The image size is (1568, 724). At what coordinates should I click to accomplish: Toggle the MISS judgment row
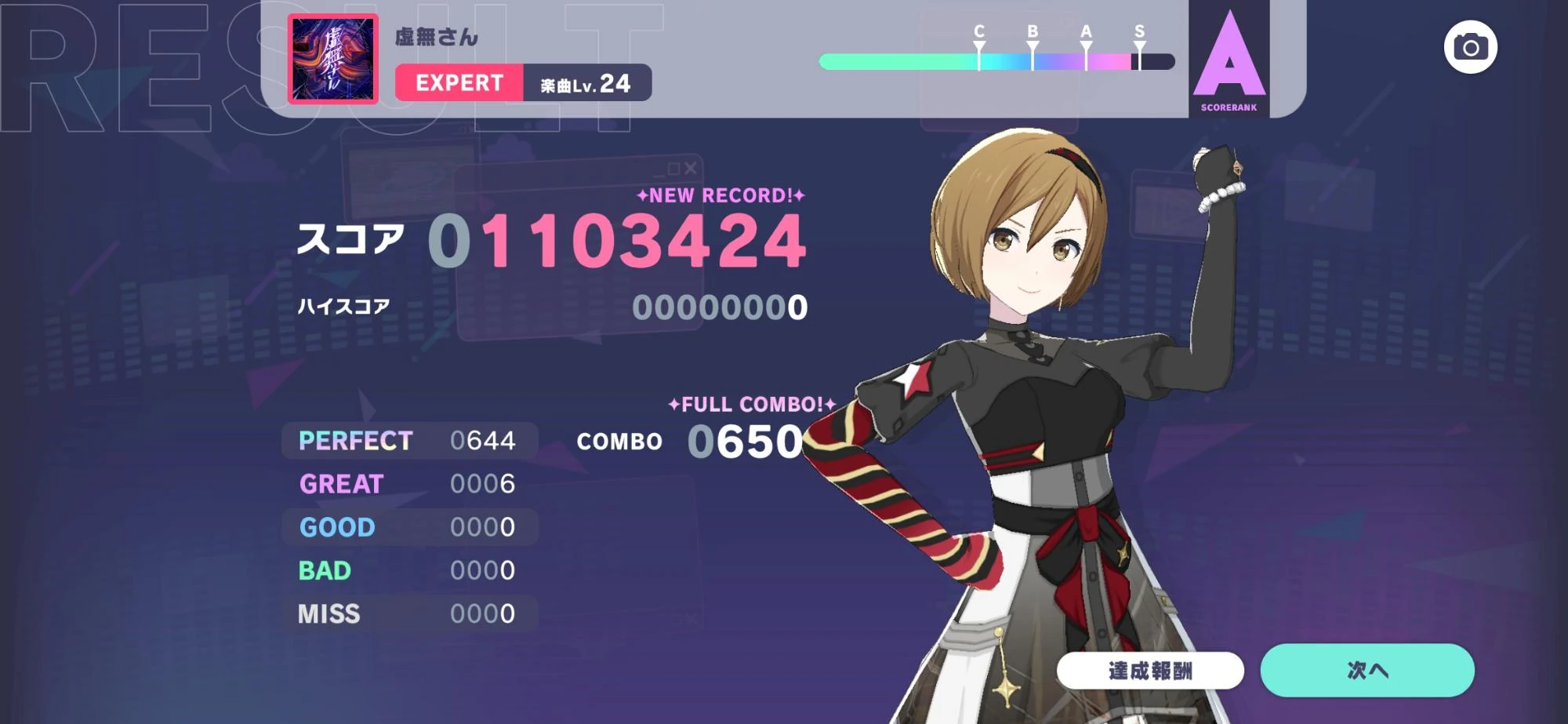click(406, 615)
